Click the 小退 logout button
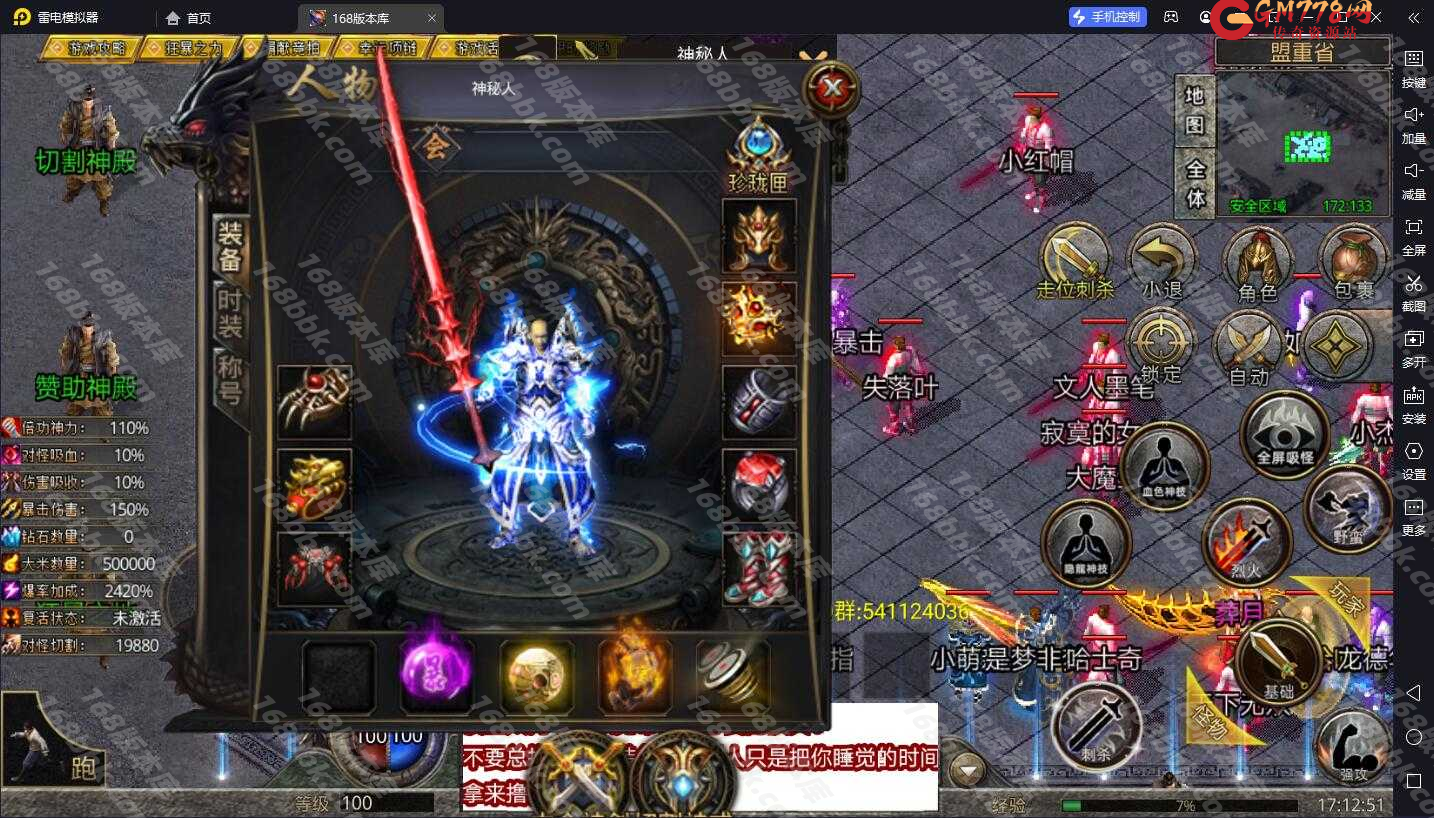Screen dimensions: 1434x818 (1161, 263)
